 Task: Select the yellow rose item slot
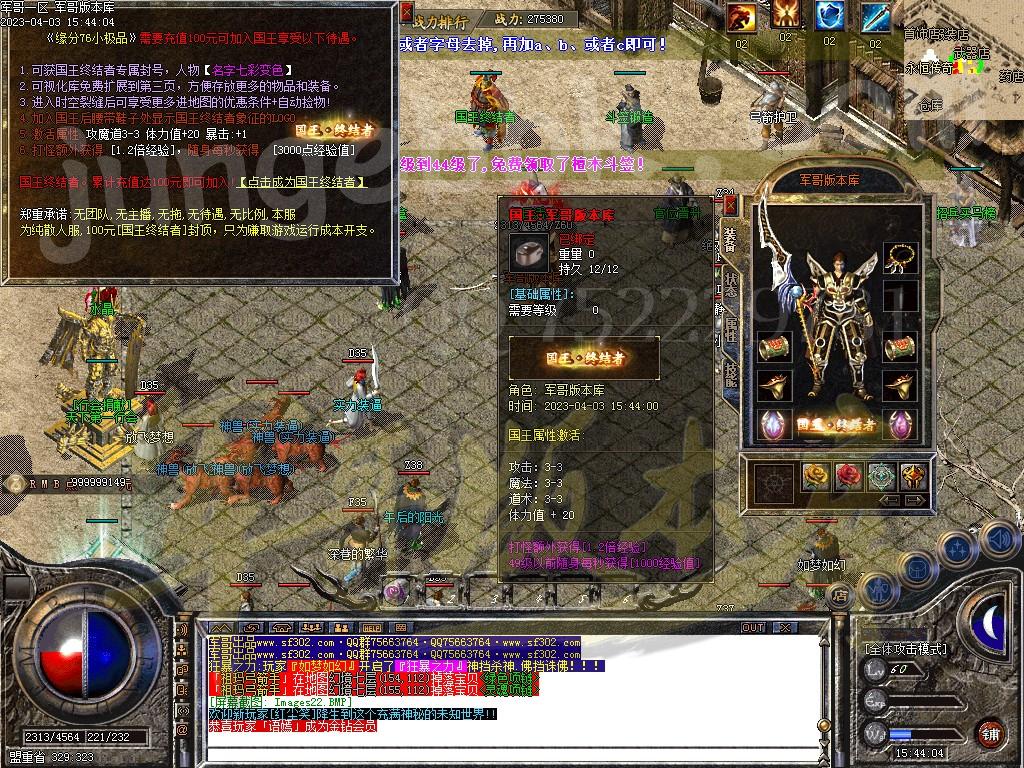point(818,476)
